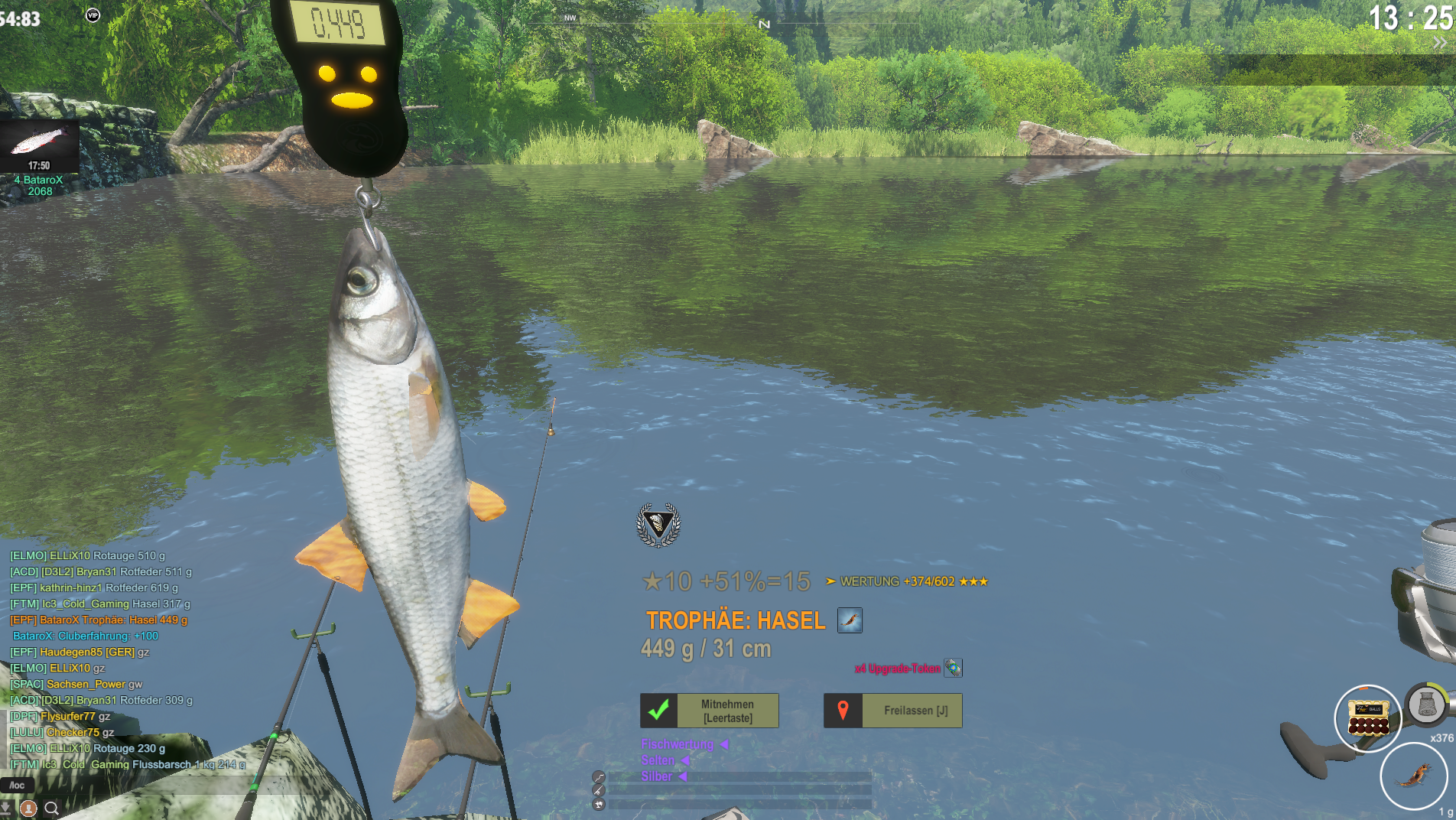Release the fish with Freilassen

(892, 711)
